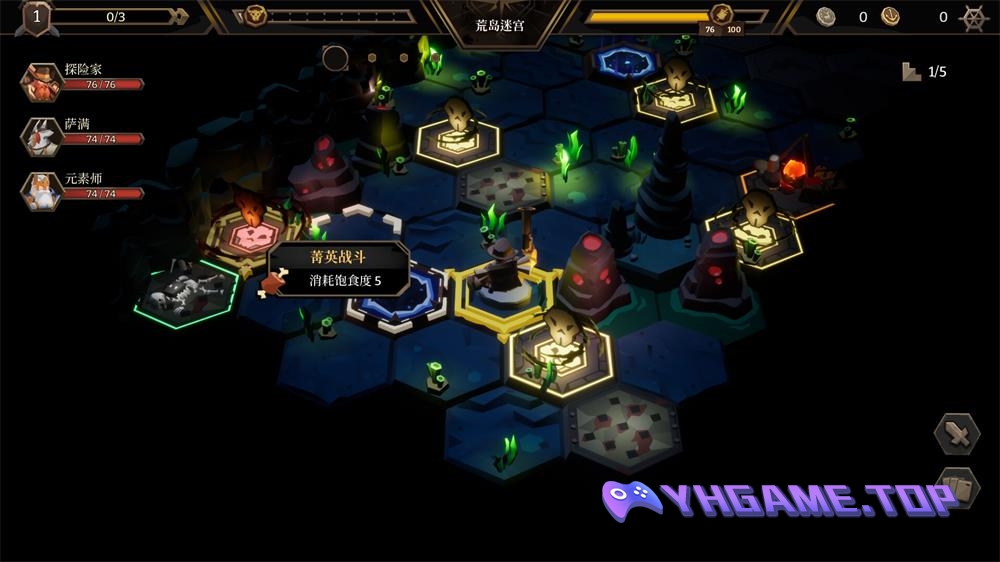Click the anchor coin currency icon
Screen dimensions: 1000x562
890,16
